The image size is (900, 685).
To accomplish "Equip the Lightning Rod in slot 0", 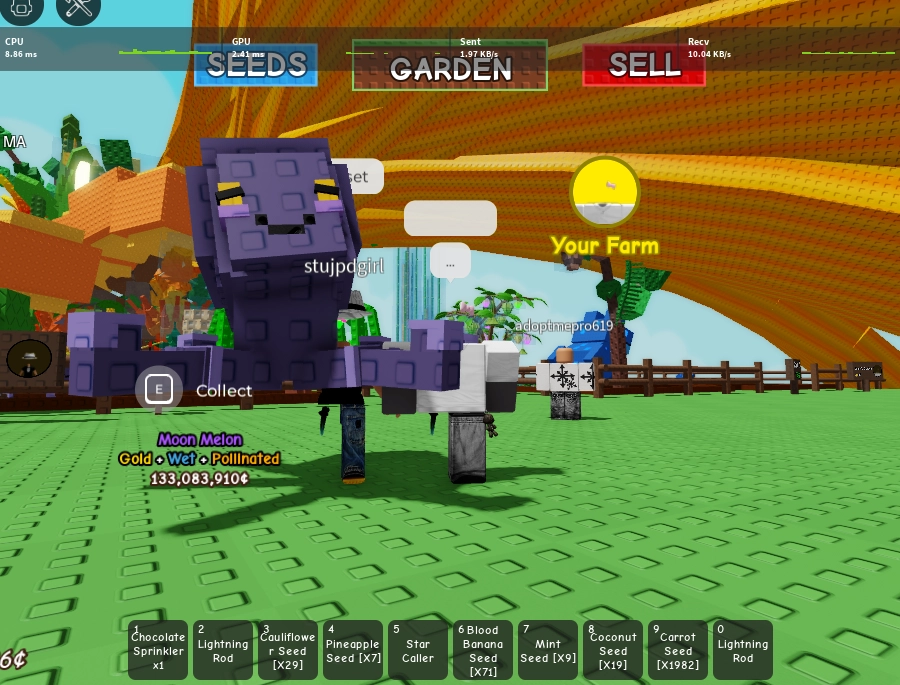I will click(x=743, y=650).
